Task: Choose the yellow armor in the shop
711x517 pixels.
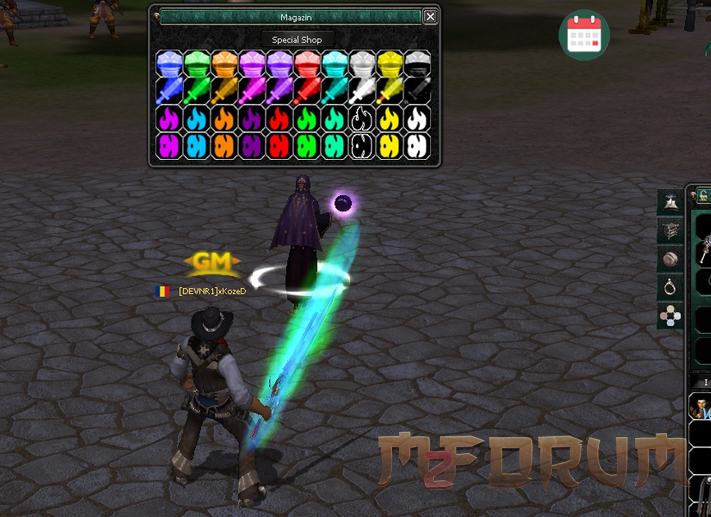Action: click(x=390, y=65)
